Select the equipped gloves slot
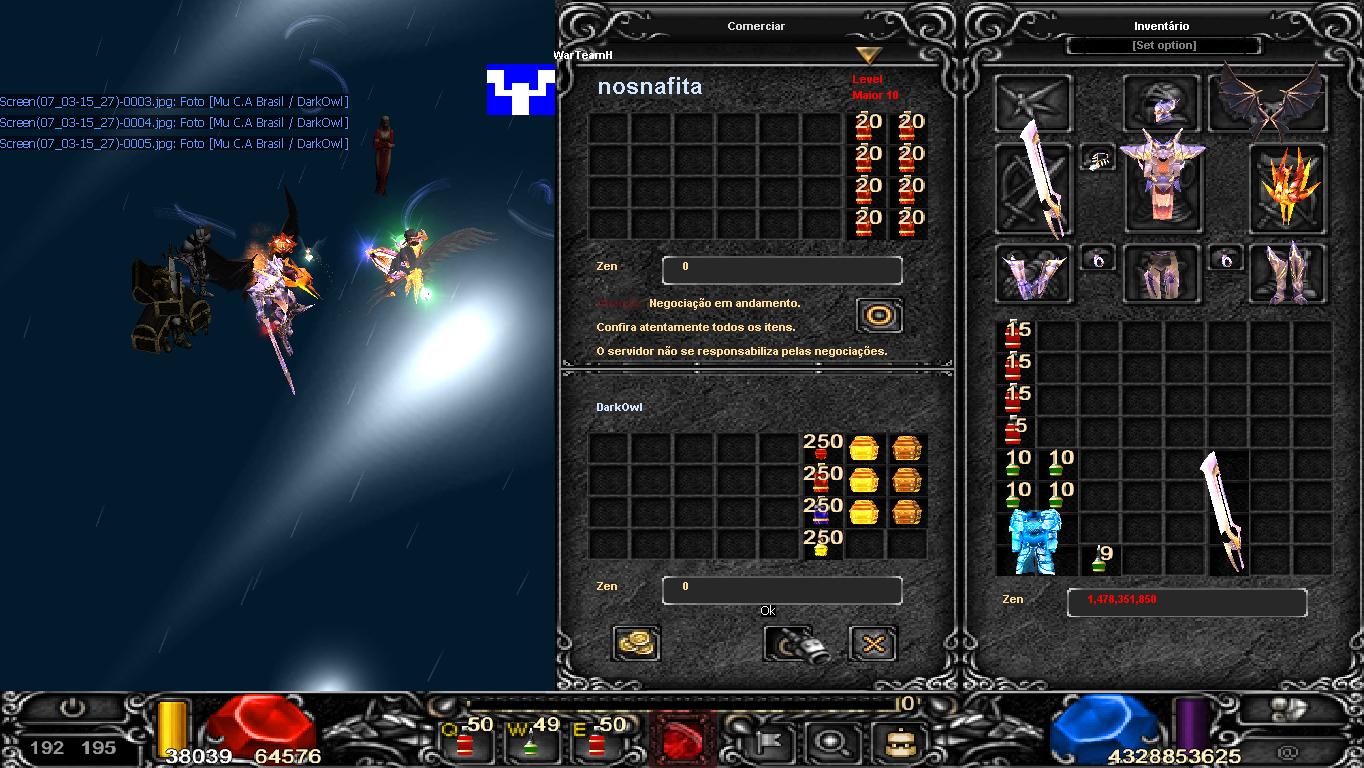1364x768 pixels. point(1032,273)
